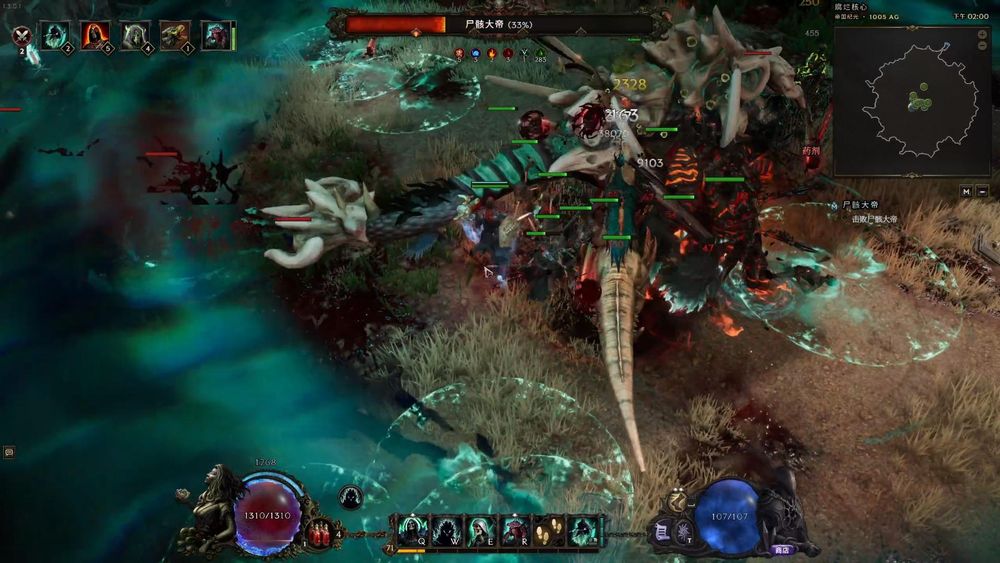This screenshot has height=563, width=1000.
Task: Use the golden footprints ability
Action: pyautogui.click(x=547, y=529)
